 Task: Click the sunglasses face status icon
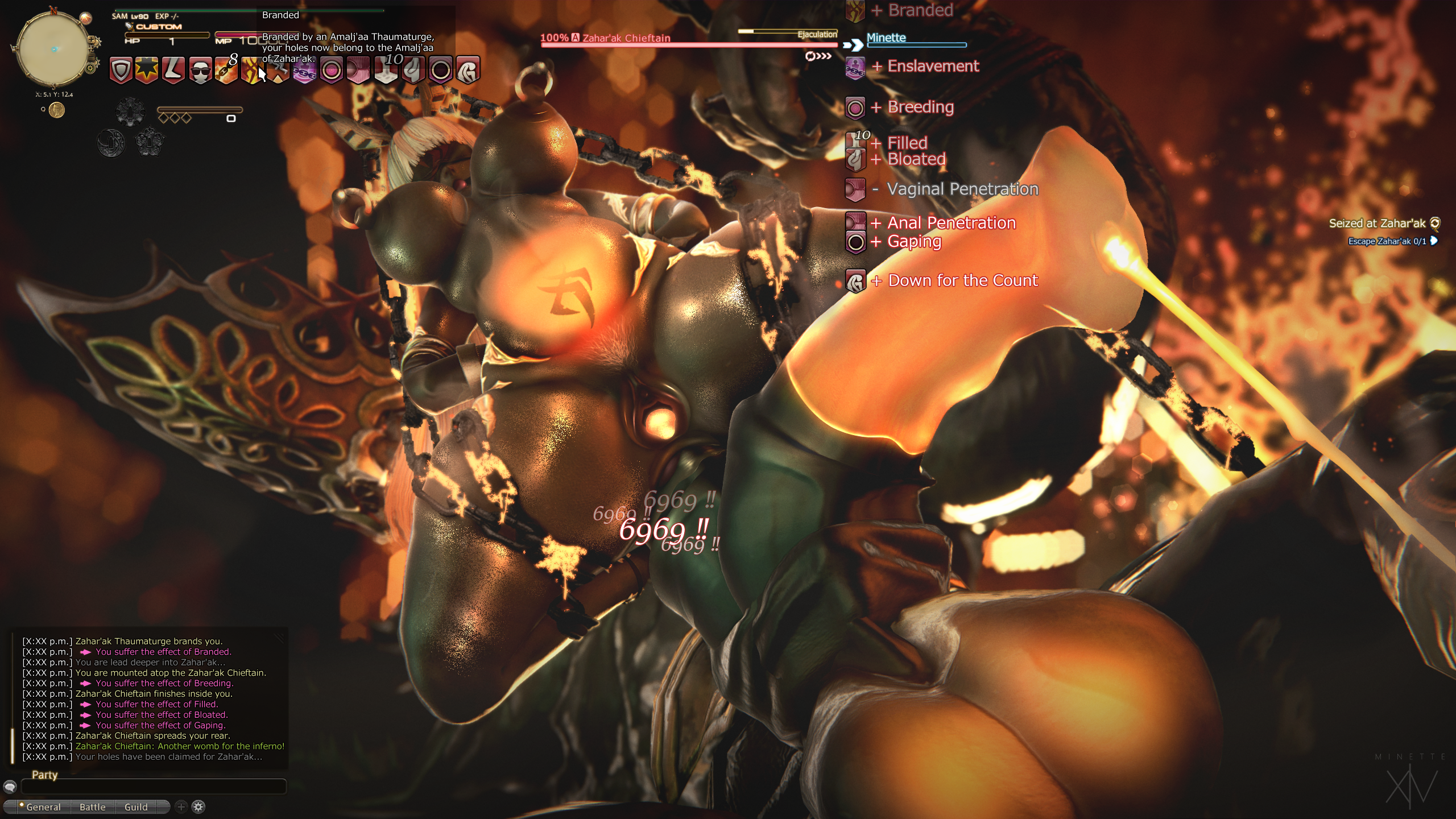(200, 71)
